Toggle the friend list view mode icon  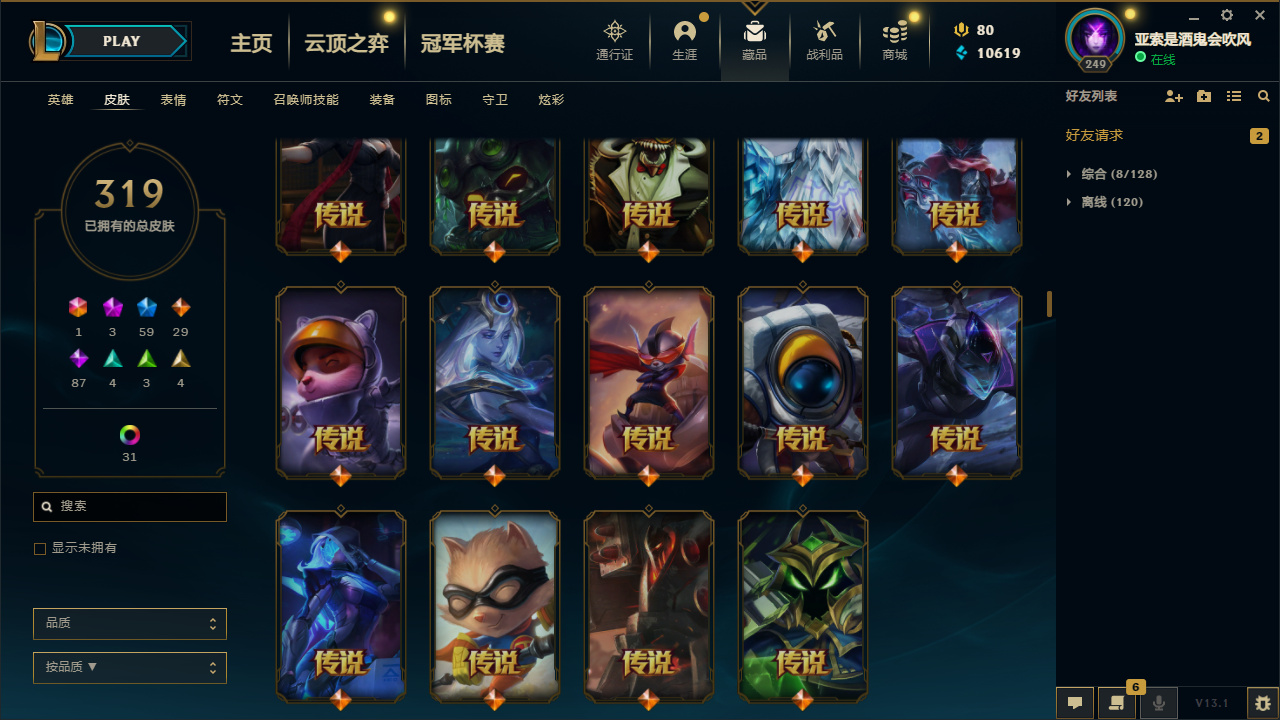(1233, 96)
